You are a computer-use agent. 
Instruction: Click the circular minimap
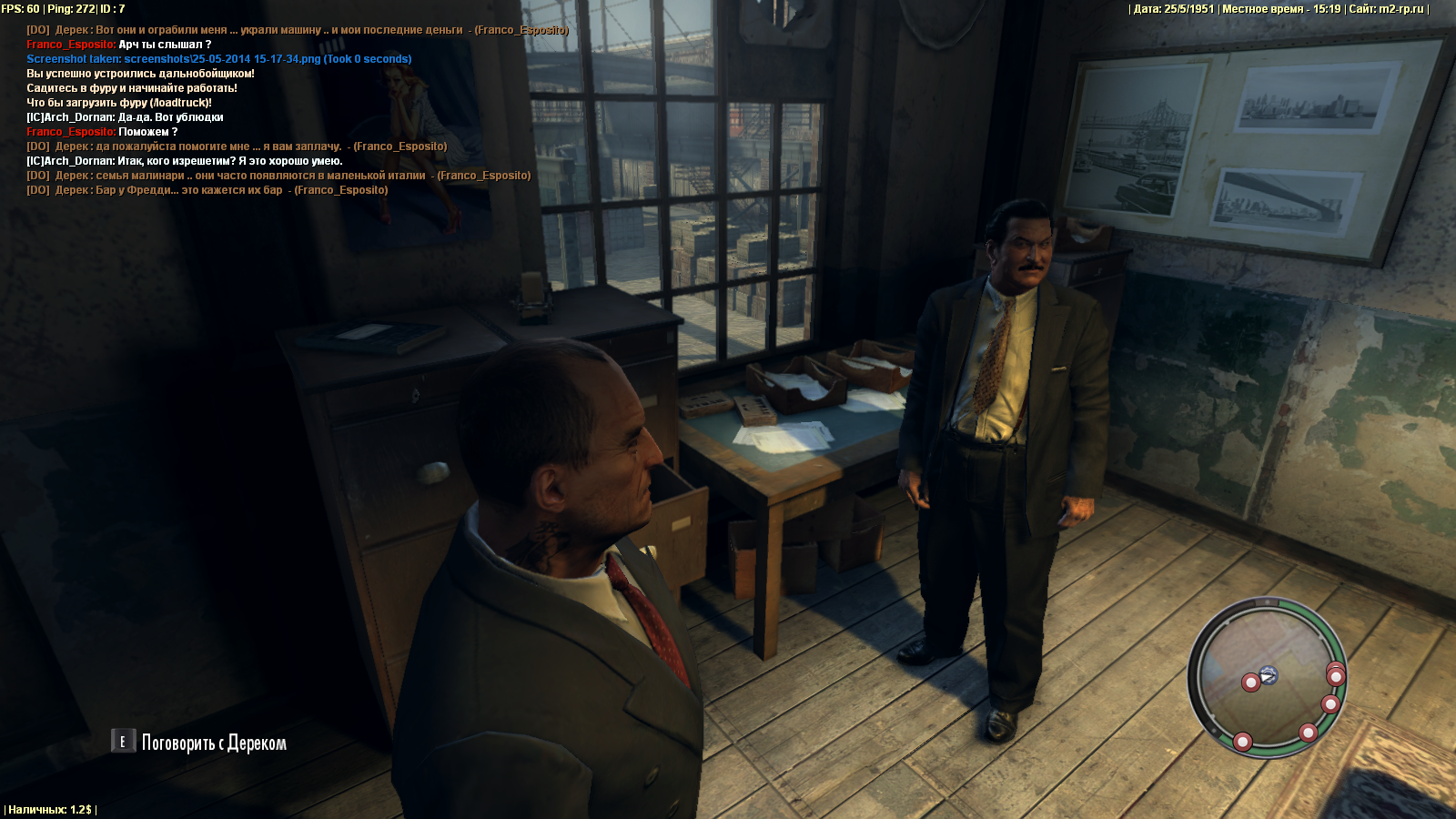coord(1266,677)
